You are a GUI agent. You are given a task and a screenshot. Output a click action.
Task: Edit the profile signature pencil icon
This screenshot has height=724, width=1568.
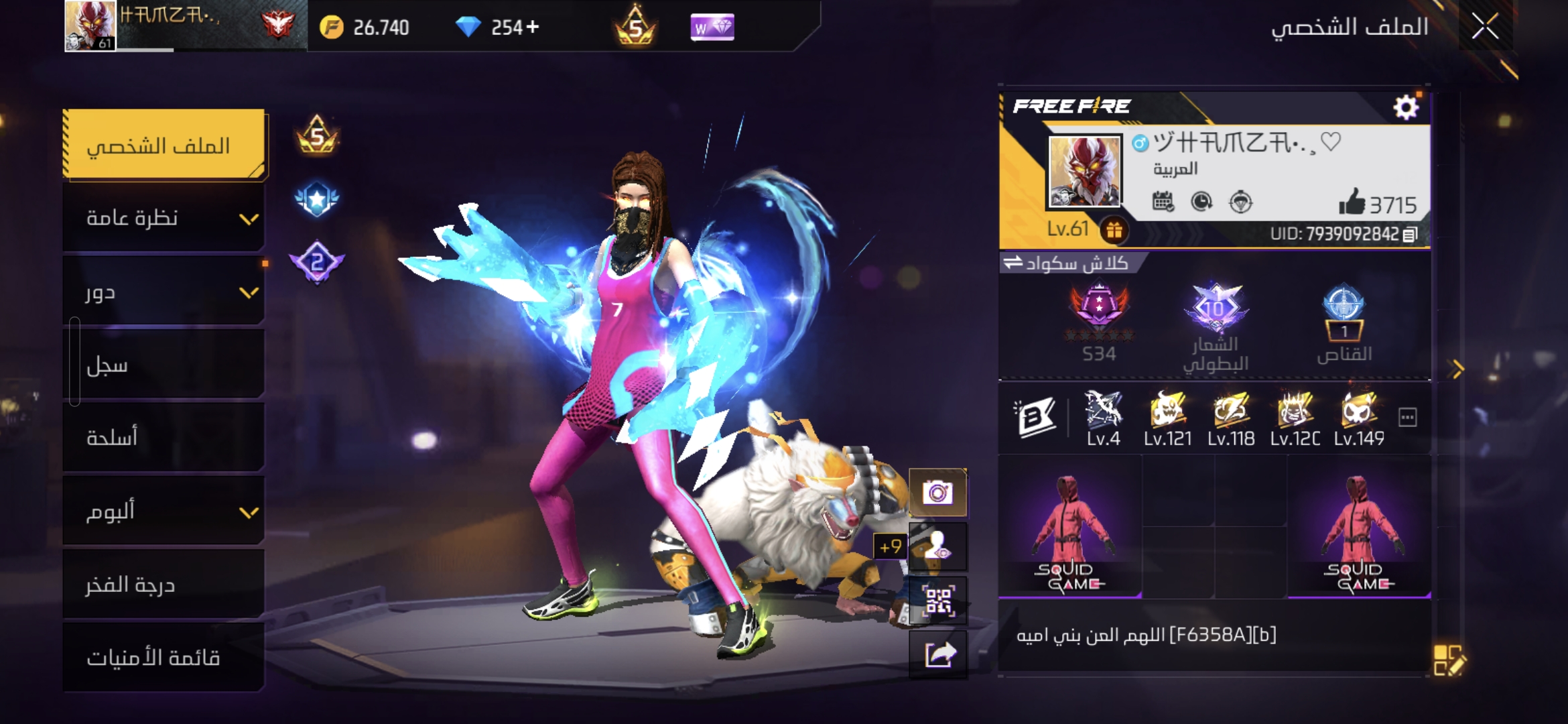(x=1449, y=660)
